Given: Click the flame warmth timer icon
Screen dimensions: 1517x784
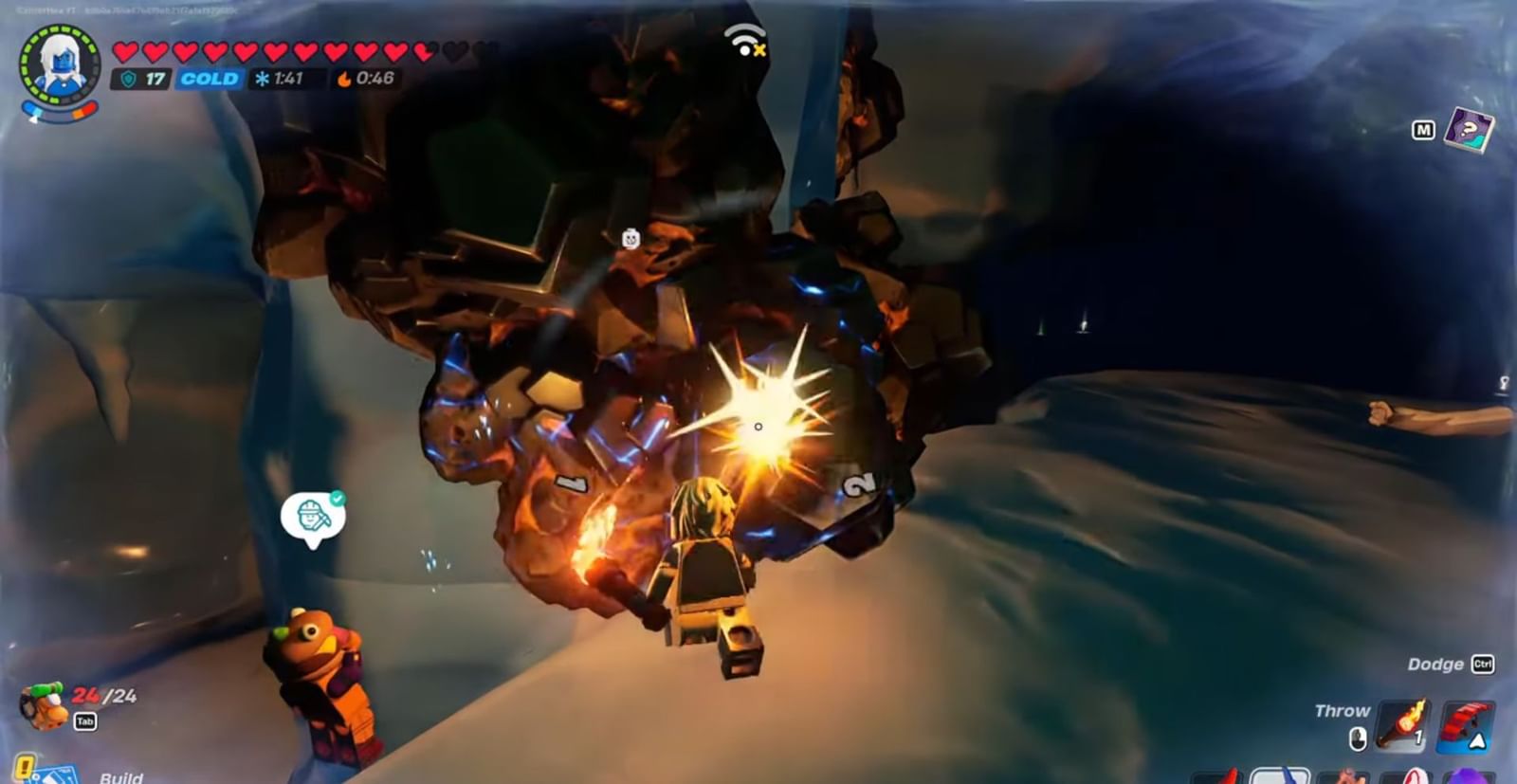Looking at the screenshot, I should [342, 80].
